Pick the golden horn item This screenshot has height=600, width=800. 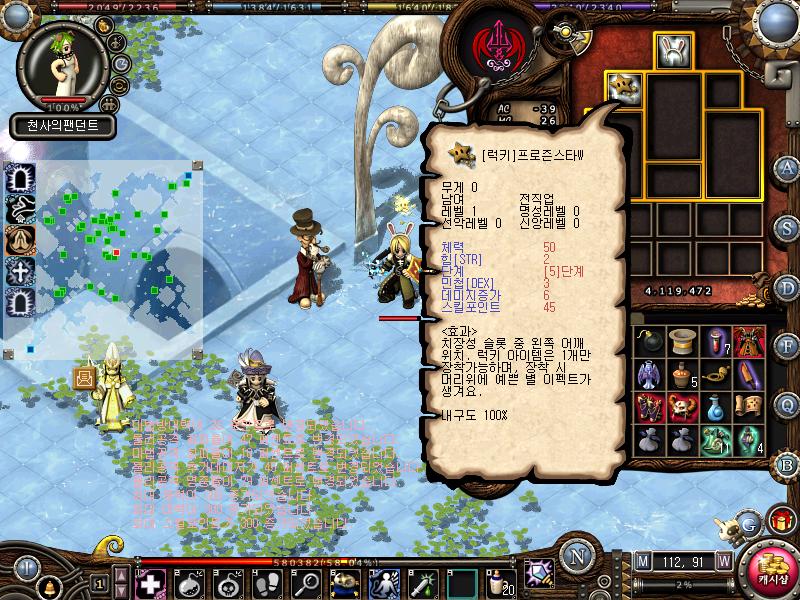[x=716, y=375]
